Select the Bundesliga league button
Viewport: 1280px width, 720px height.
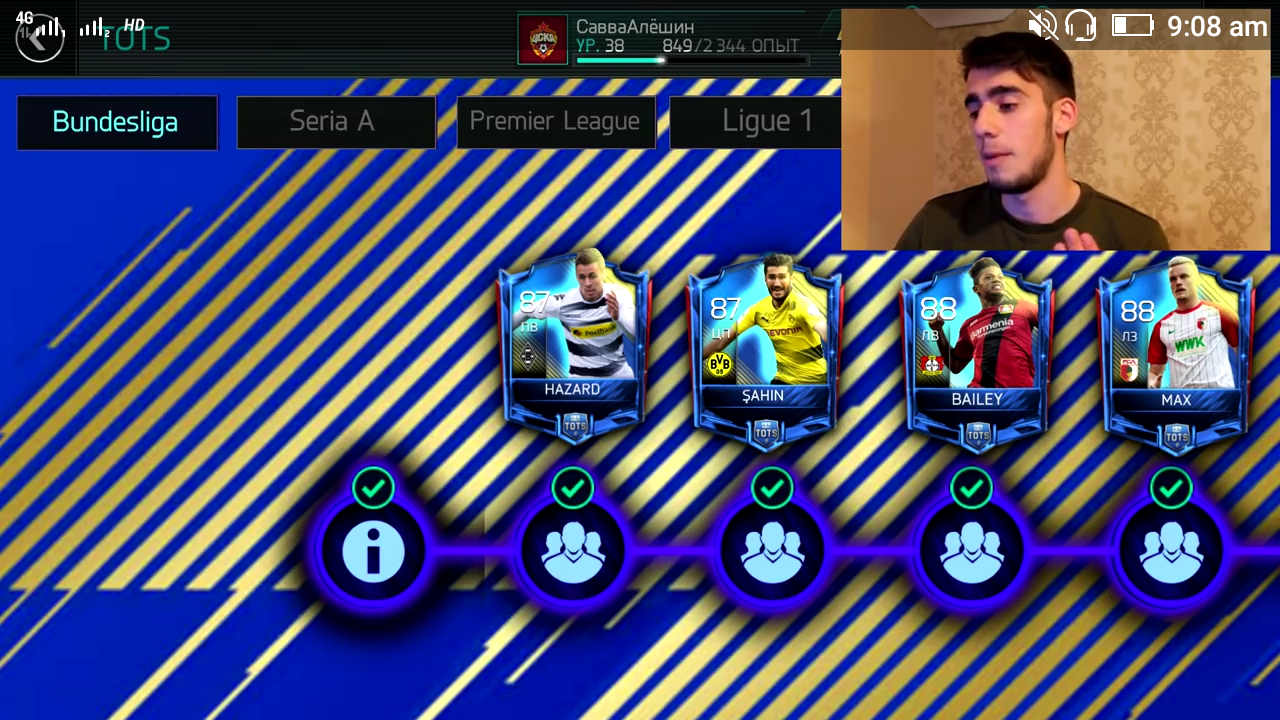pyautogui.click(x=115, y=121)
